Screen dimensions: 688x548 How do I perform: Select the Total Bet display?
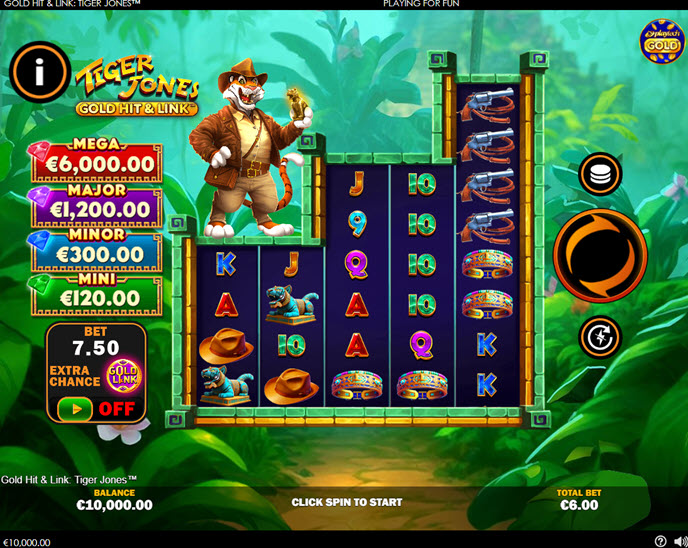click(580, 499)
